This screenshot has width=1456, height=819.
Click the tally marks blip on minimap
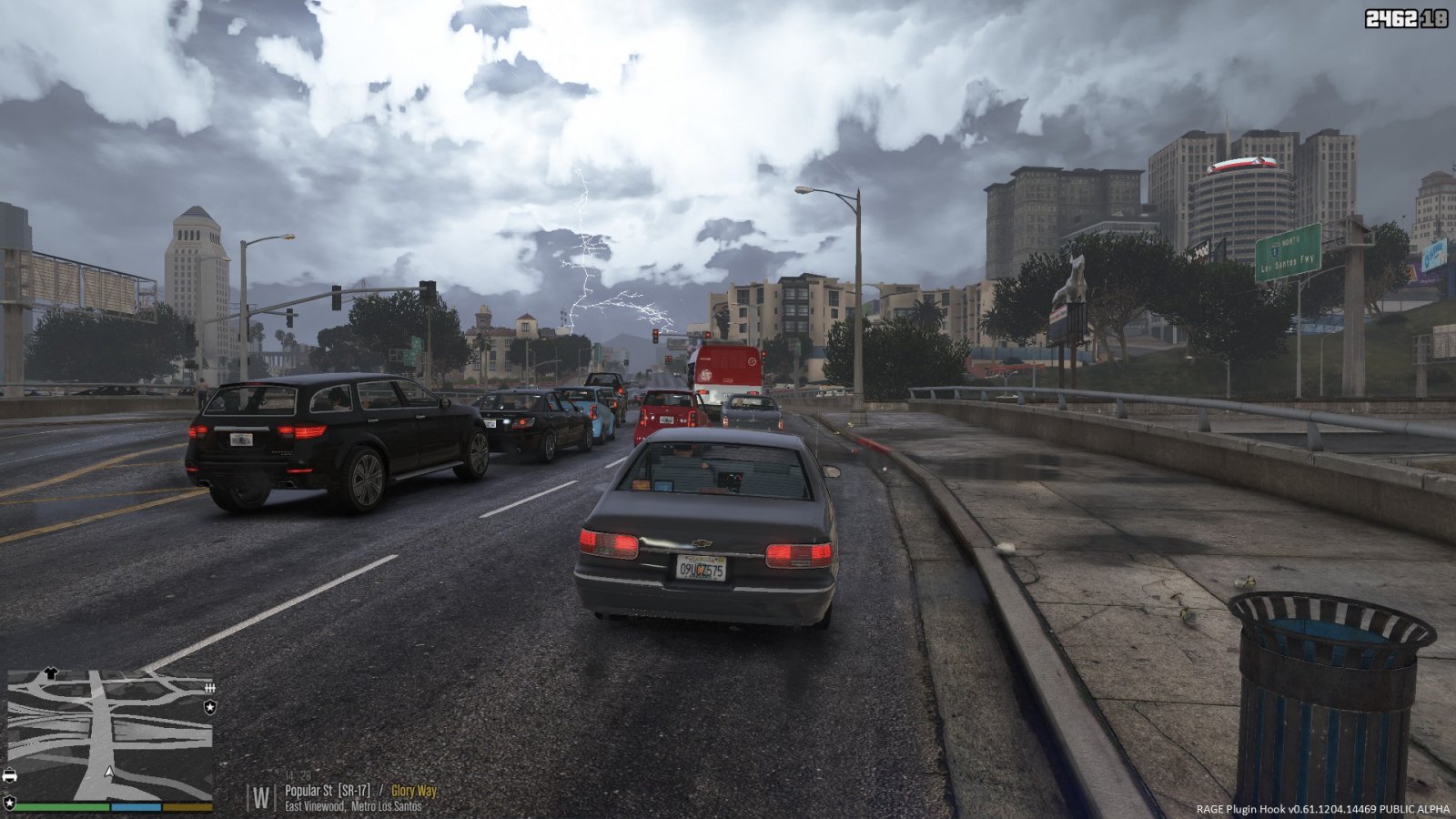click(210, 688)
